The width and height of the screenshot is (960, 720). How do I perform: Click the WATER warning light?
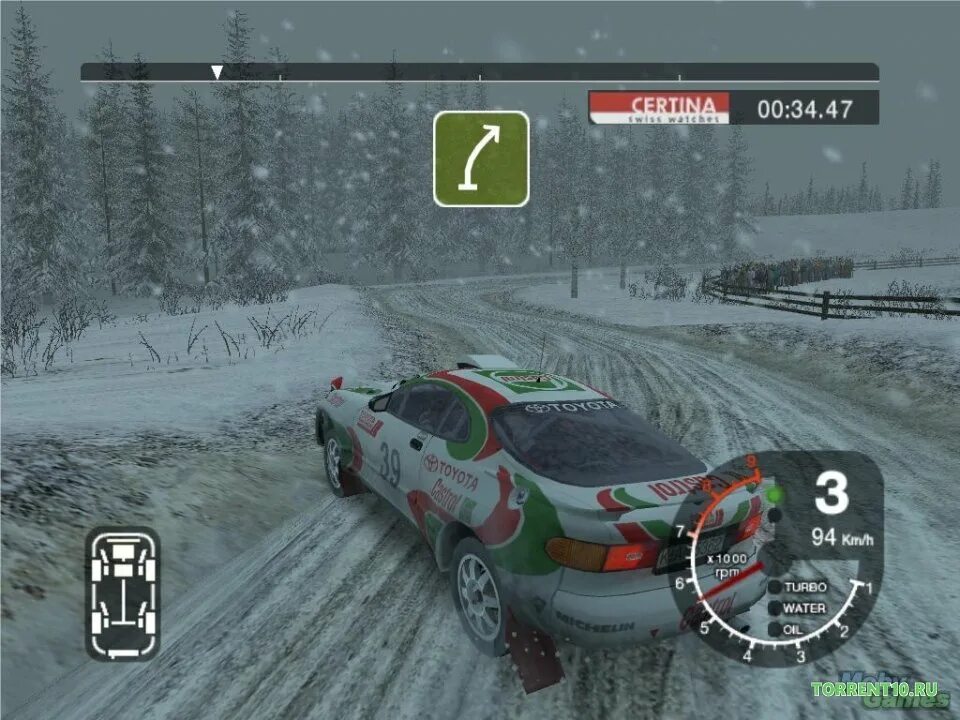pos(775,608)
